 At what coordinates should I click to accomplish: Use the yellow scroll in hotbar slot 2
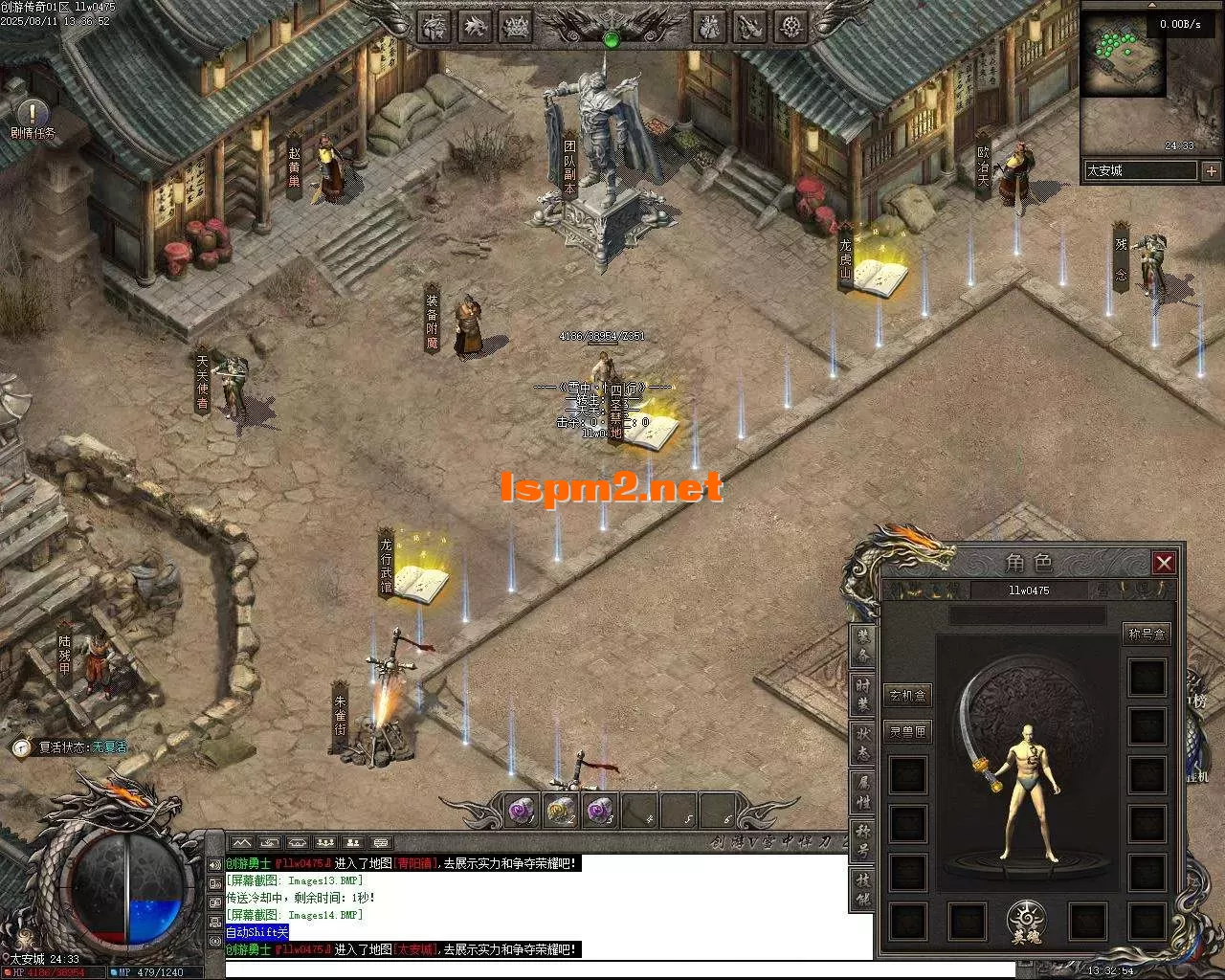[560, 812]
